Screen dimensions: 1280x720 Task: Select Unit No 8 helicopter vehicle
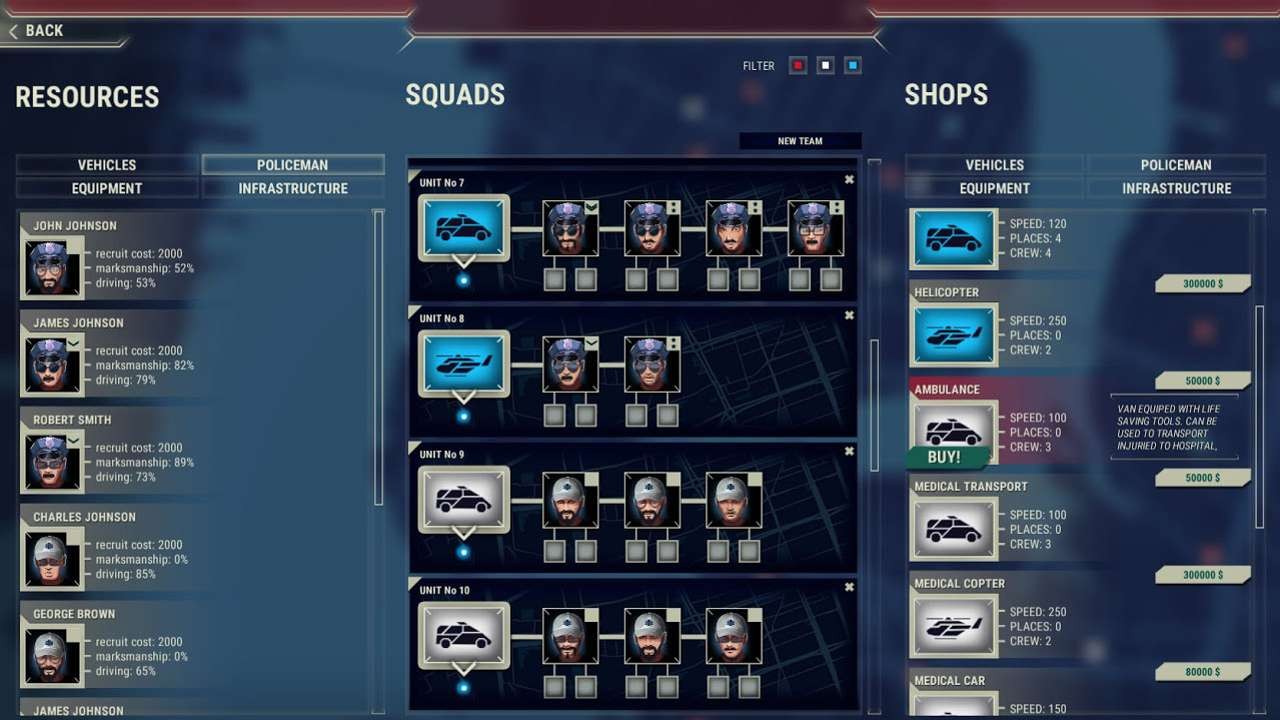(x=463, y=364)
